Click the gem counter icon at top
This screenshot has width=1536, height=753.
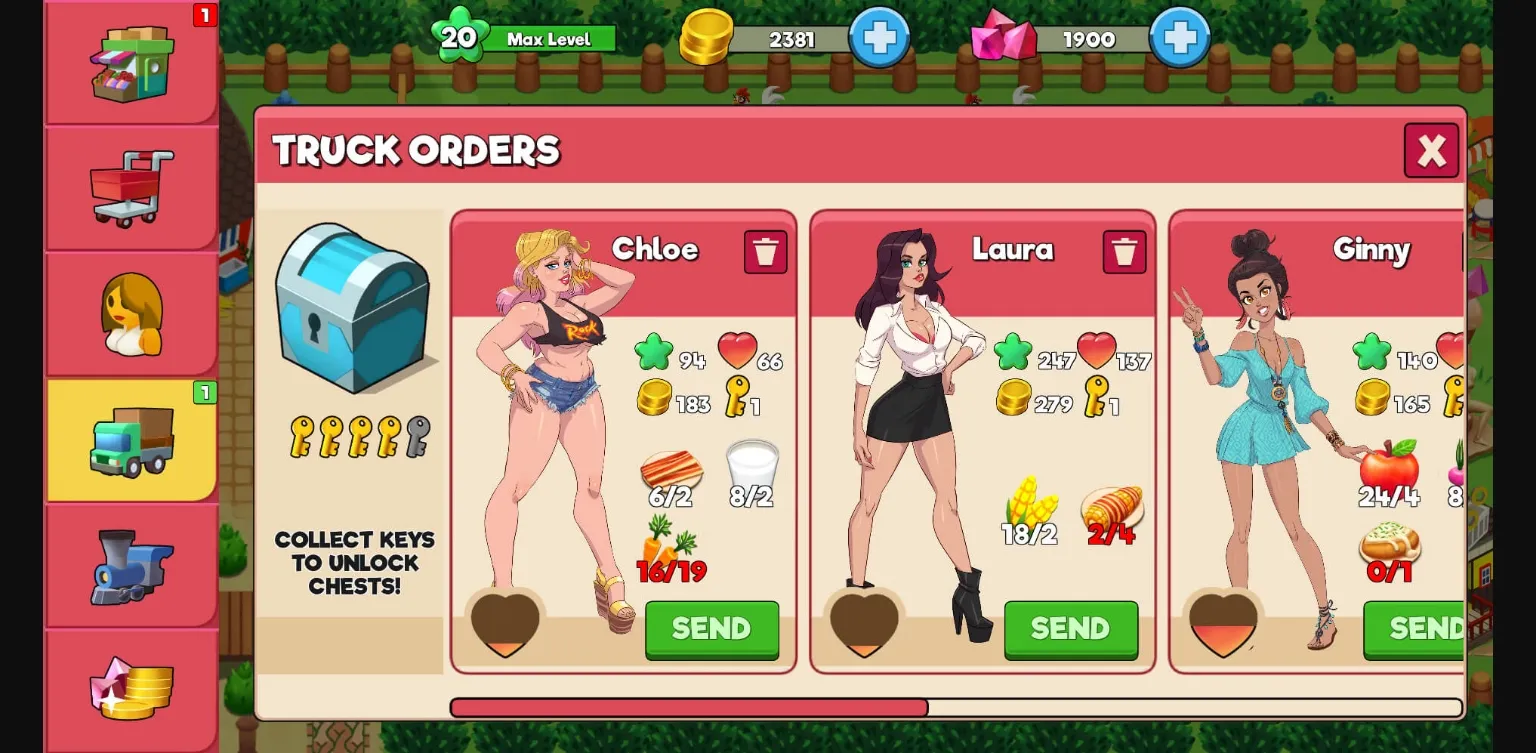[x=1003, y=40]
